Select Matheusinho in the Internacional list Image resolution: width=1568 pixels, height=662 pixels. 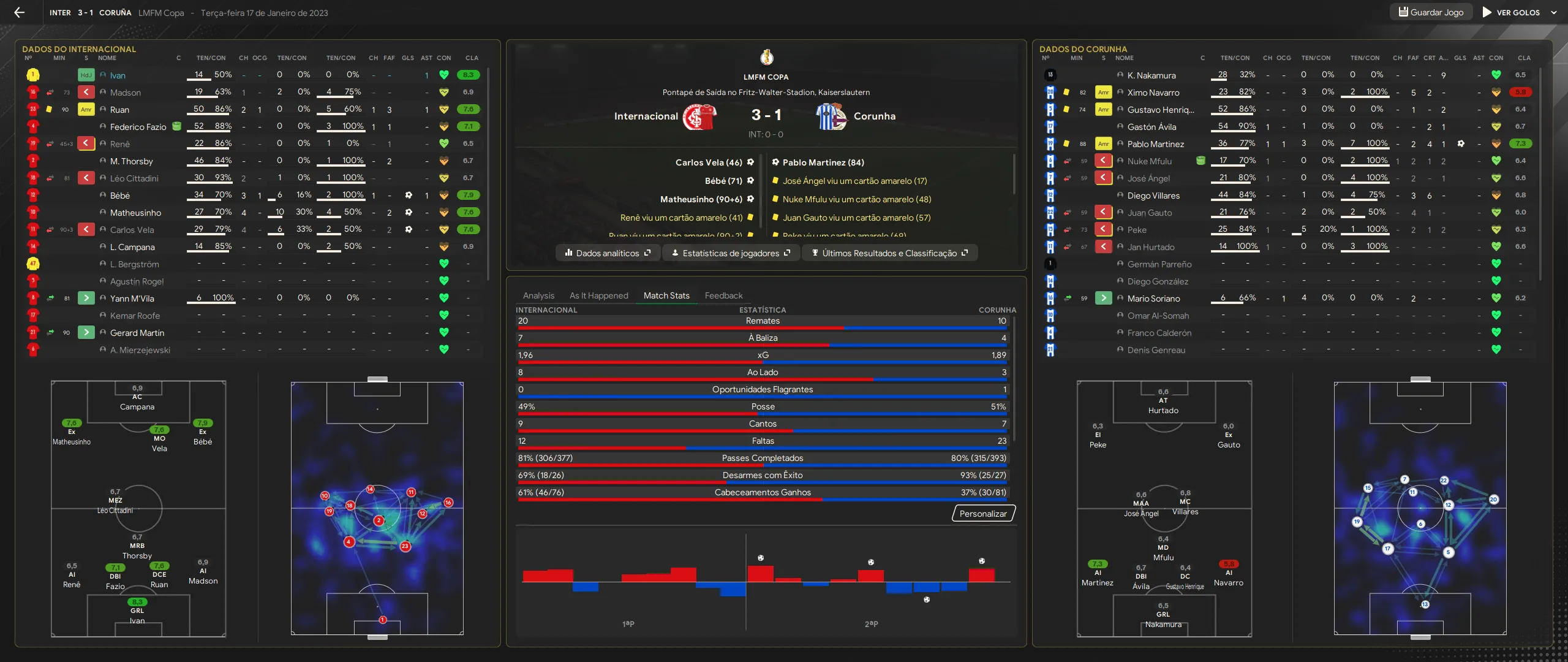click(x=135, y=213)
